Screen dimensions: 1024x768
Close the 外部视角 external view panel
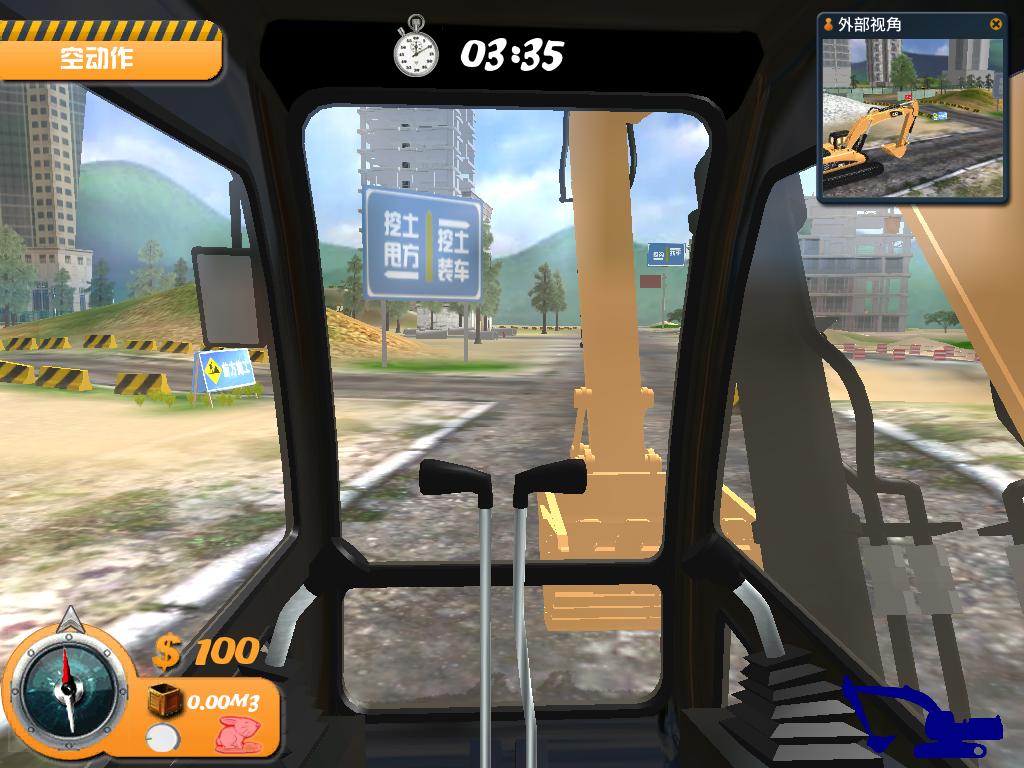(995, 24)
